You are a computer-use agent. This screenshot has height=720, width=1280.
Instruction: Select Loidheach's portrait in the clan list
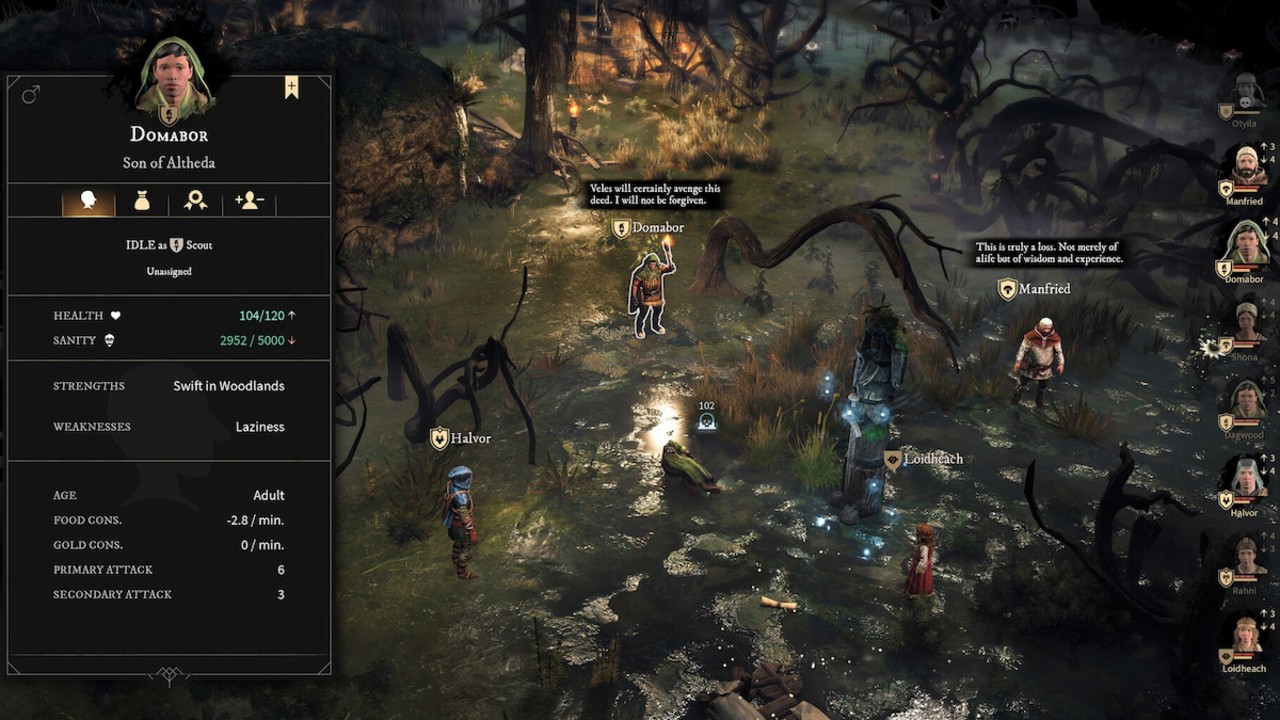(x=1246, y=637)
